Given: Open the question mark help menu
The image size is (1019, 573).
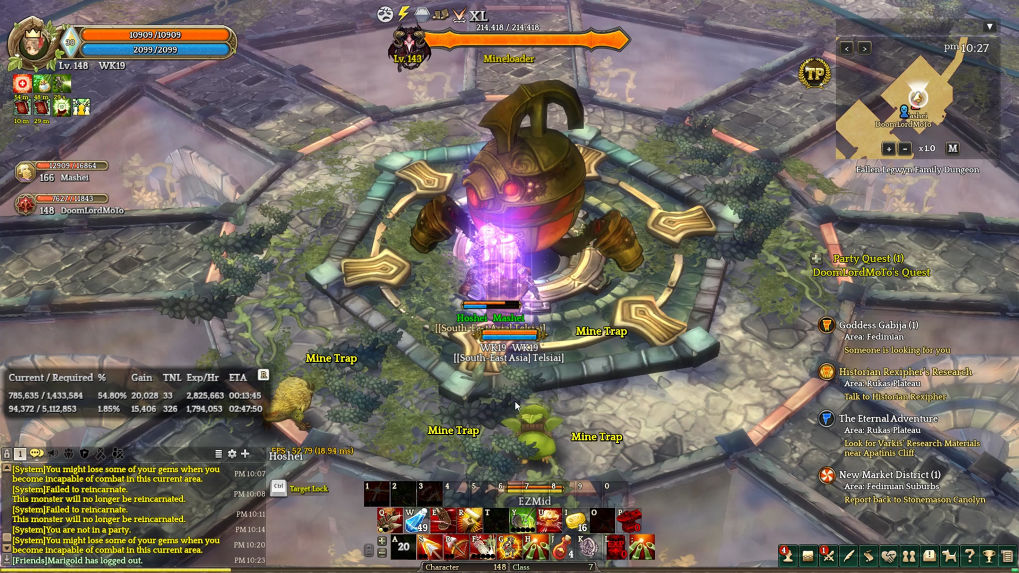Looking at the screenshot, I should tap(969, 556).
